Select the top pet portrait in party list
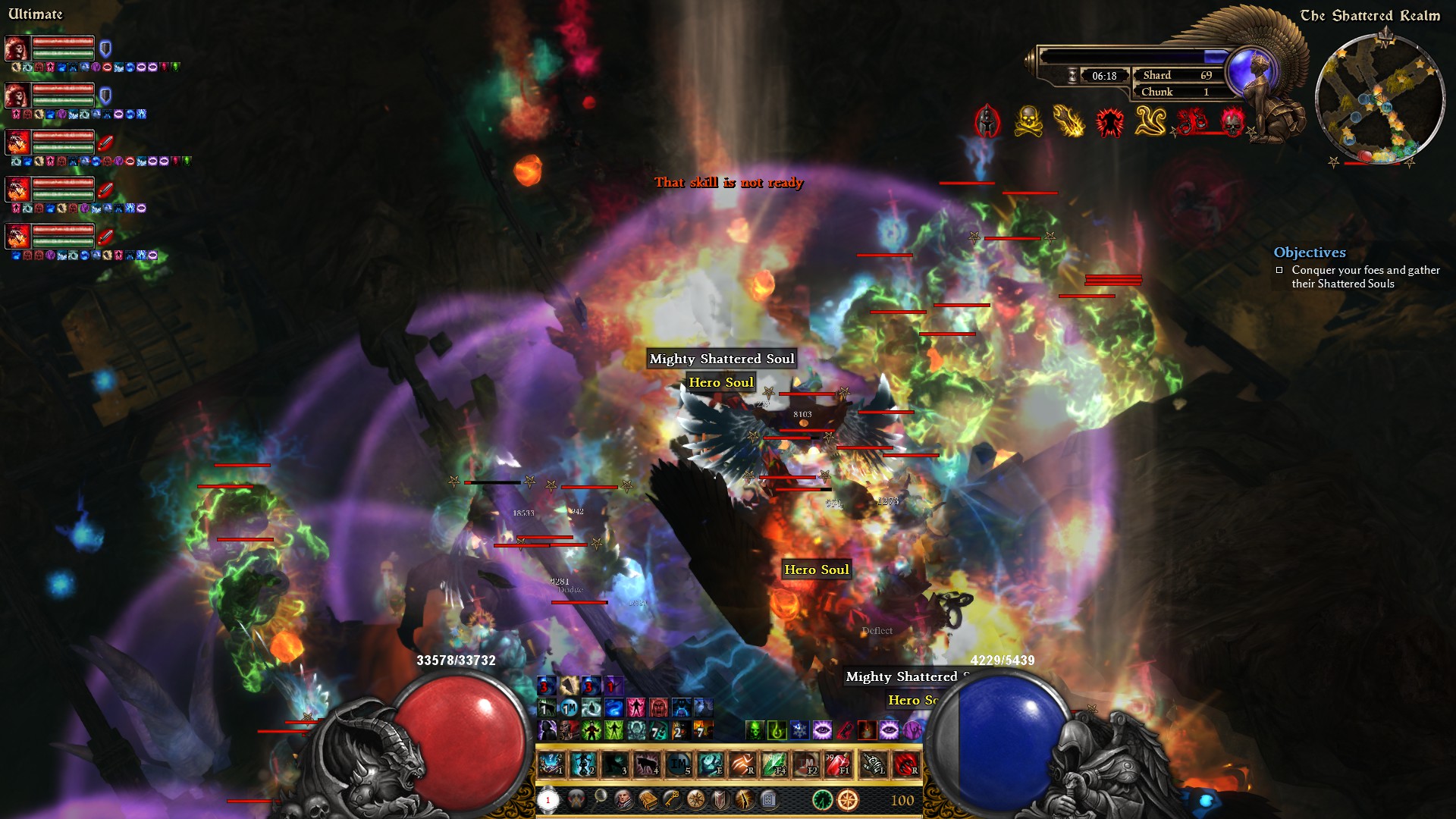1456x819 pixels. 17,49
